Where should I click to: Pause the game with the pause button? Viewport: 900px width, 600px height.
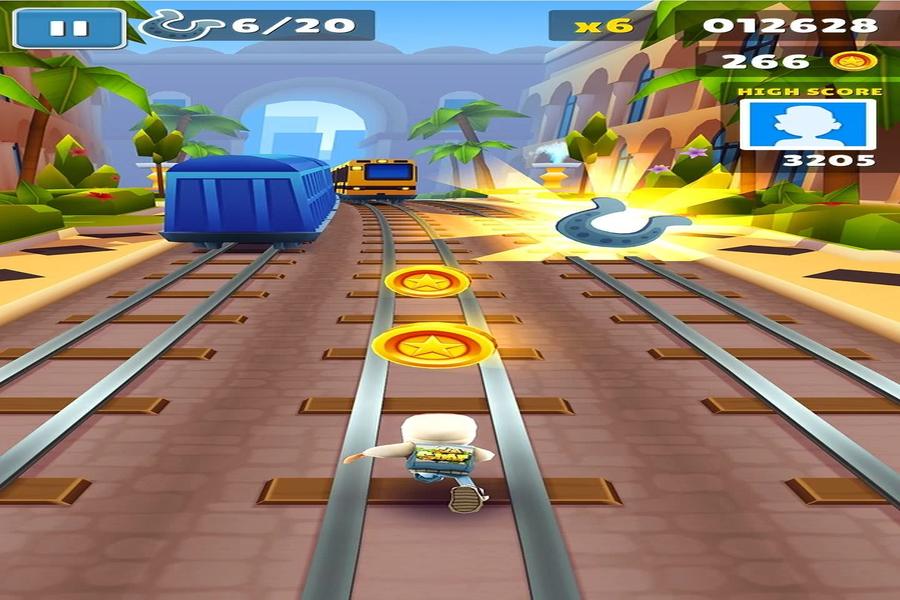pyautogui.click(x=69, y=28)
